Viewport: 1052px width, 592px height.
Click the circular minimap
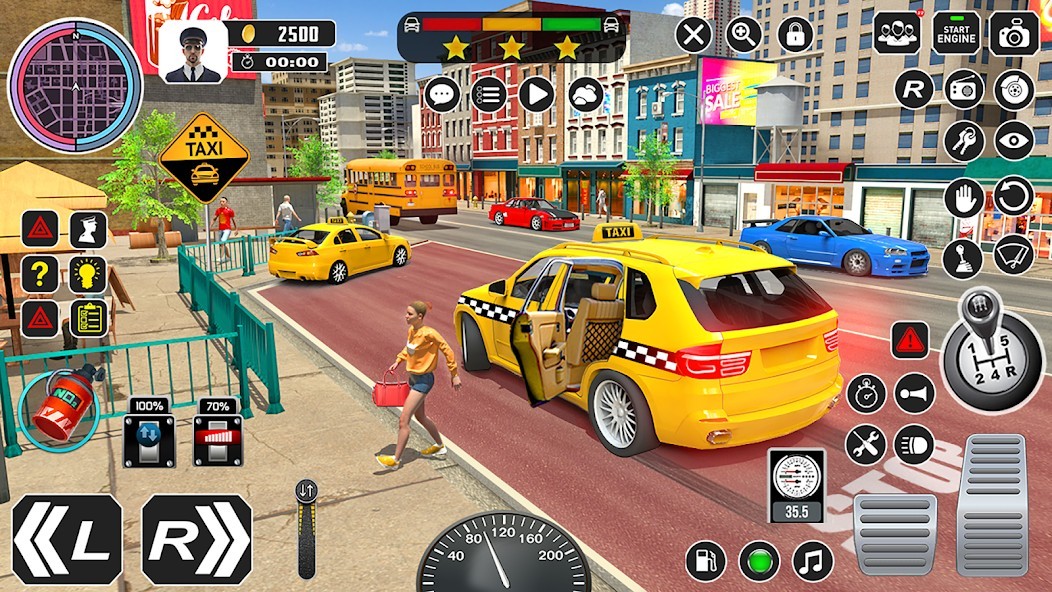75,86
